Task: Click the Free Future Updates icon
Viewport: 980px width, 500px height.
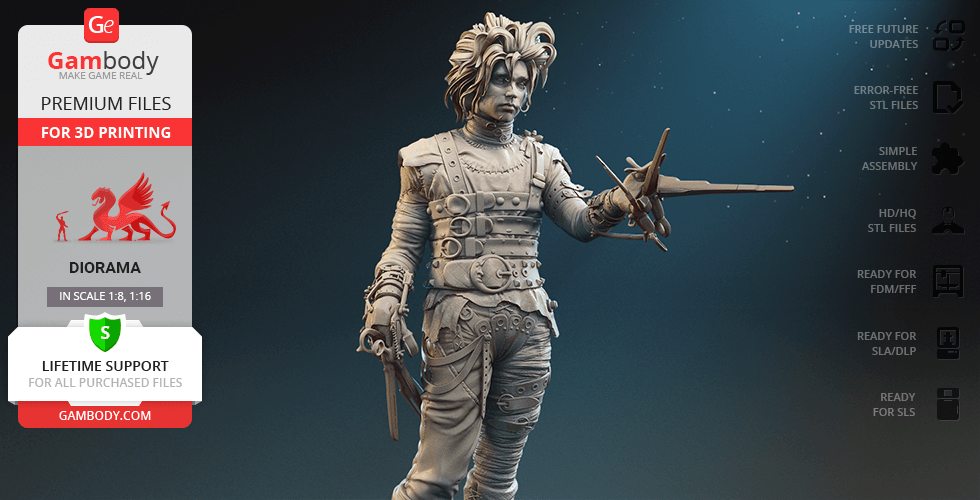Action: point(948,36)
